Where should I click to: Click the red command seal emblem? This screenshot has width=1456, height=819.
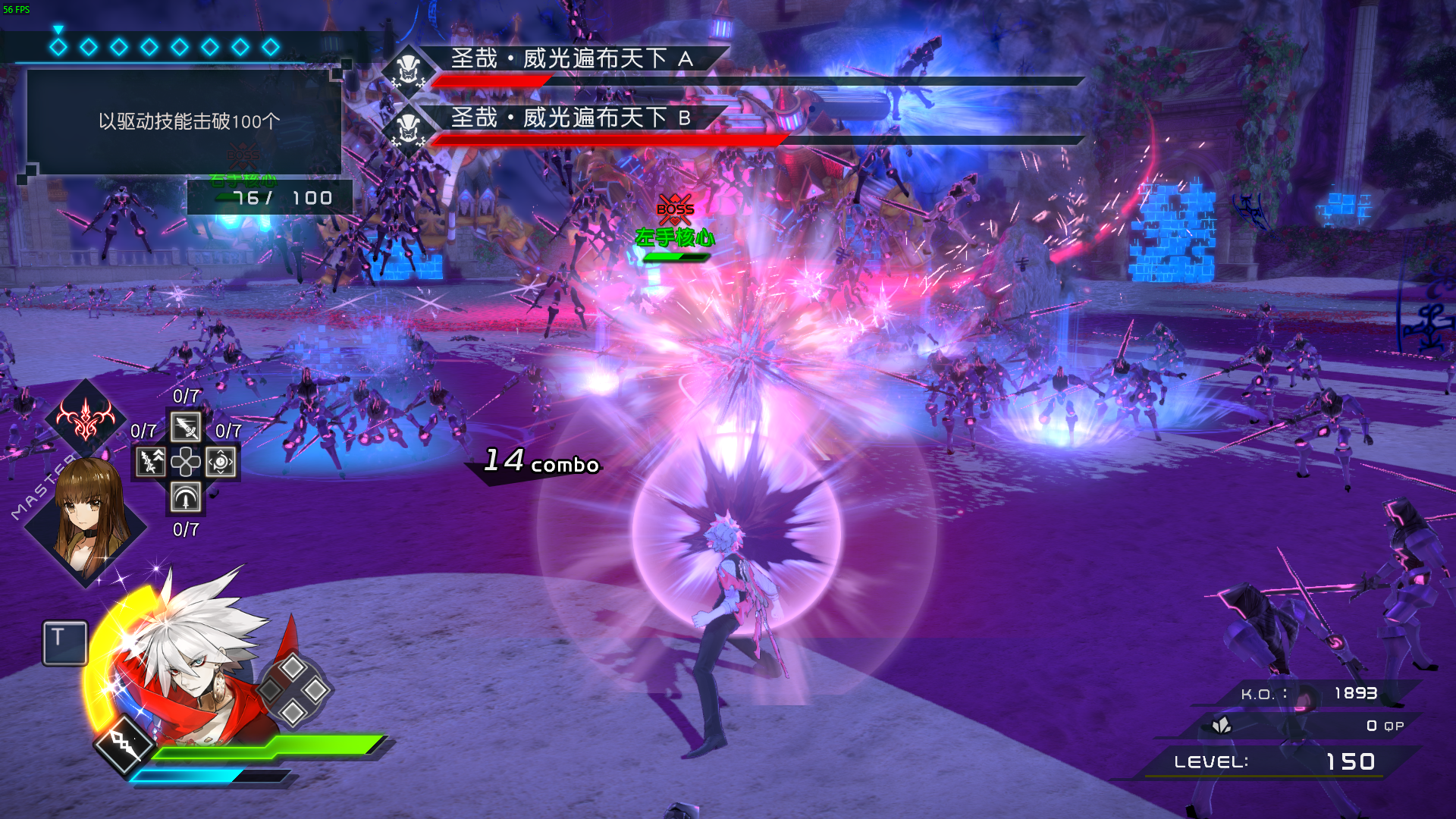[x=86, y=418]
